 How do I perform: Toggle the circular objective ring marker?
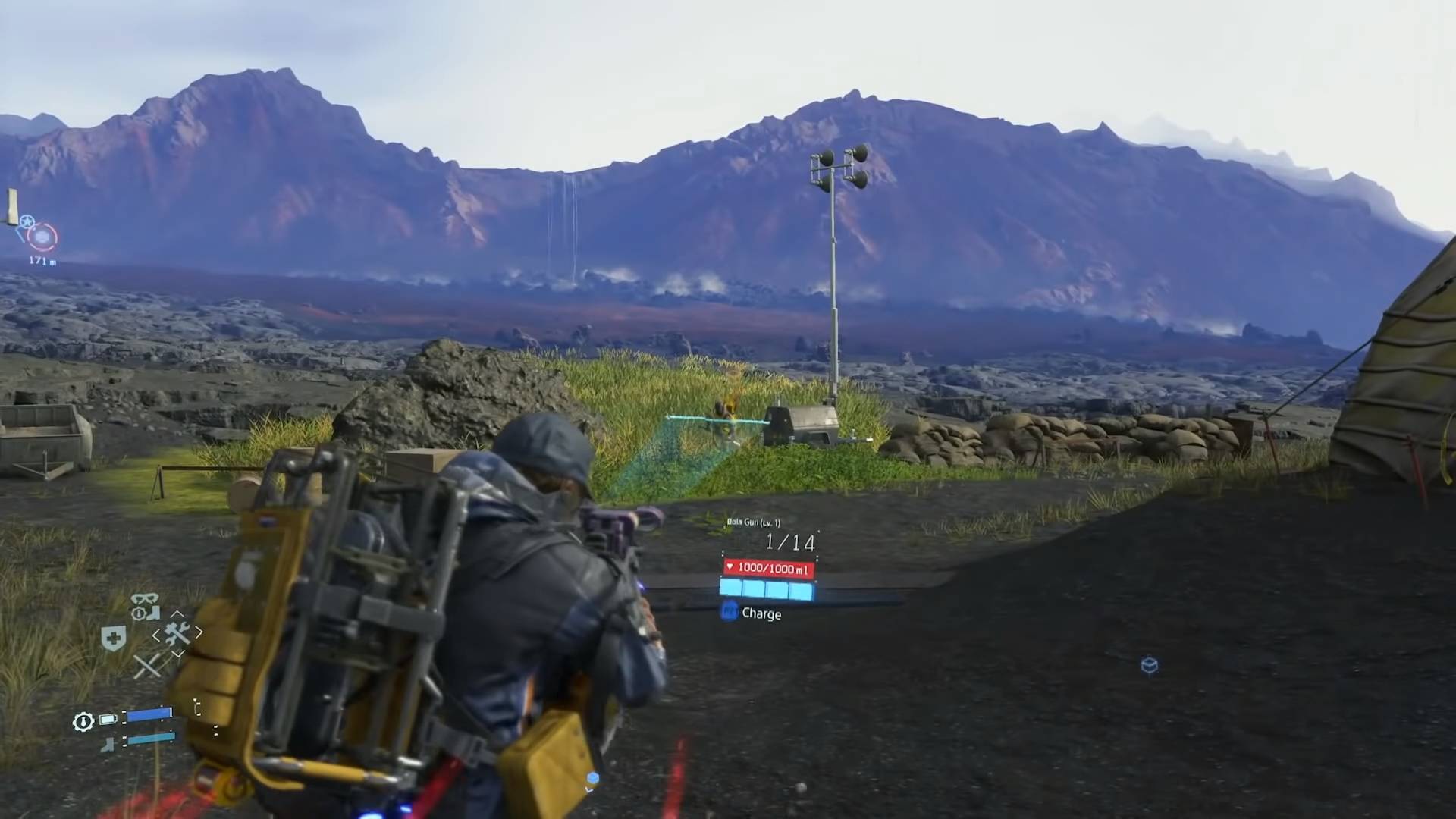pos(42,236)
